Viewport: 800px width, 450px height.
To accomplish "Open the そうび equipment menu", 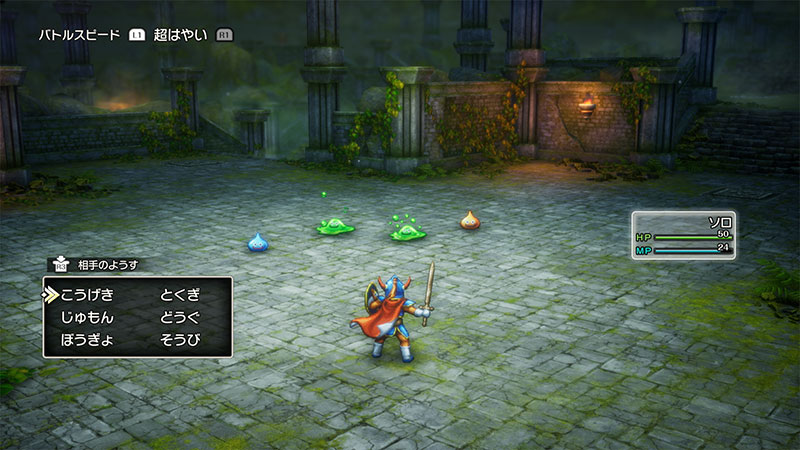I will [180, 340].
